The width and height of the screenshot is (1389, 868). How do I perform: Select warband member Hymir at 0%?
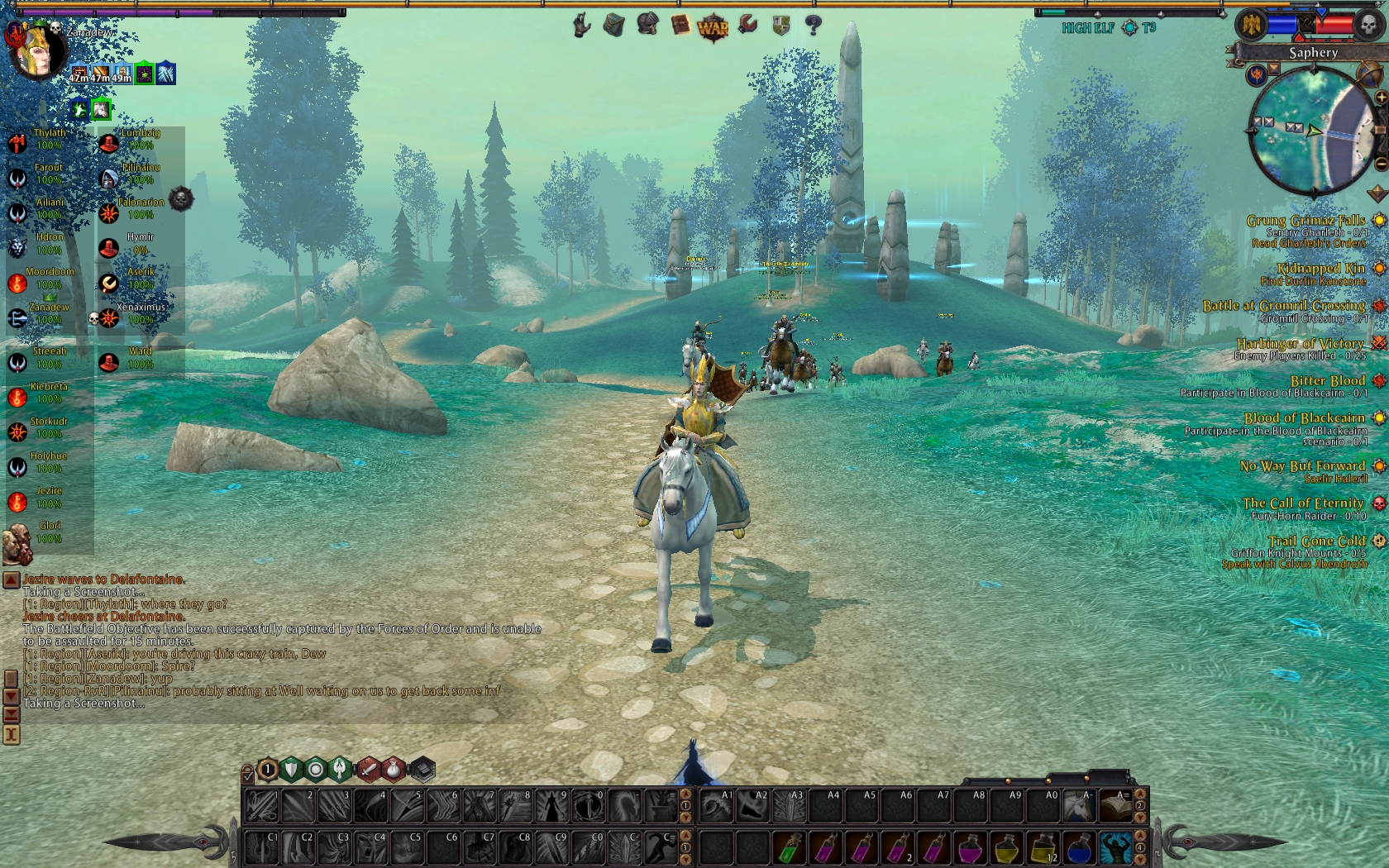coord(139,243)
